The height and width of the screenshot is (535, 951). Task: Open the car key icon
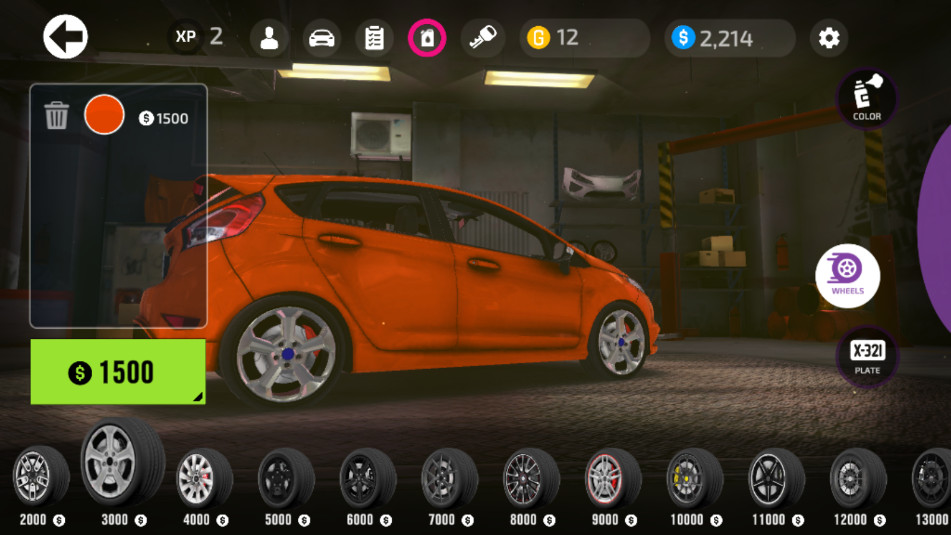click(483, 38)
